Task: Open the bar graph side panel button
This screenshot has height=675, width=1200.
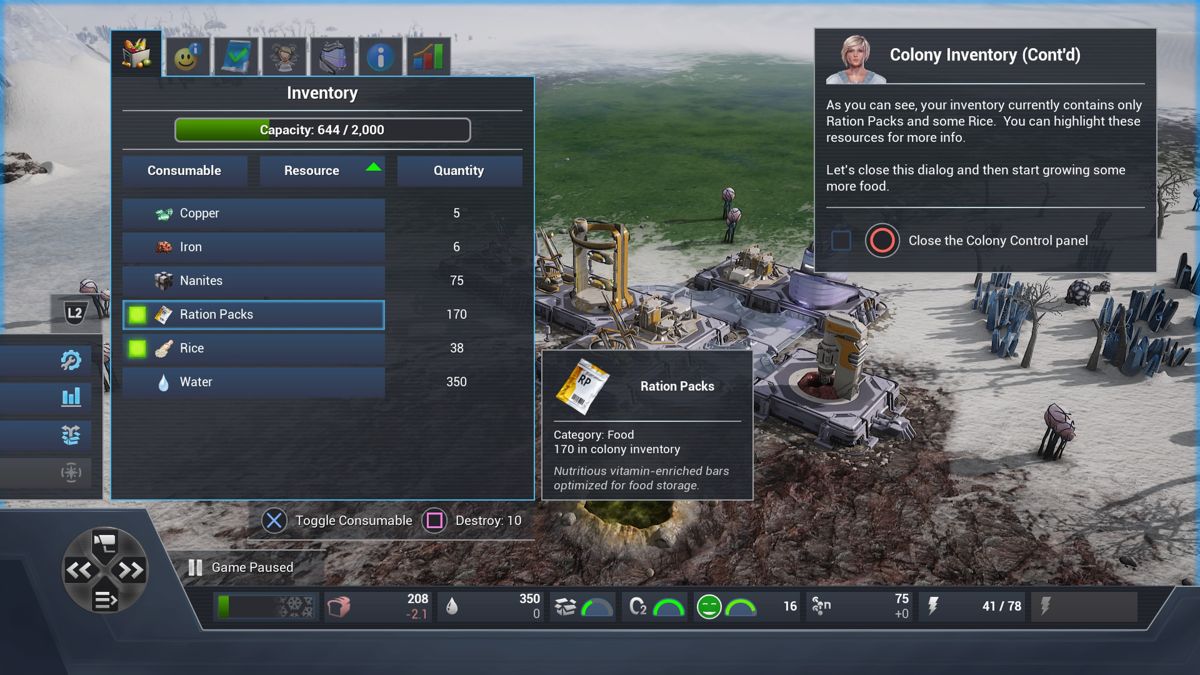Action: click(70, 397)
